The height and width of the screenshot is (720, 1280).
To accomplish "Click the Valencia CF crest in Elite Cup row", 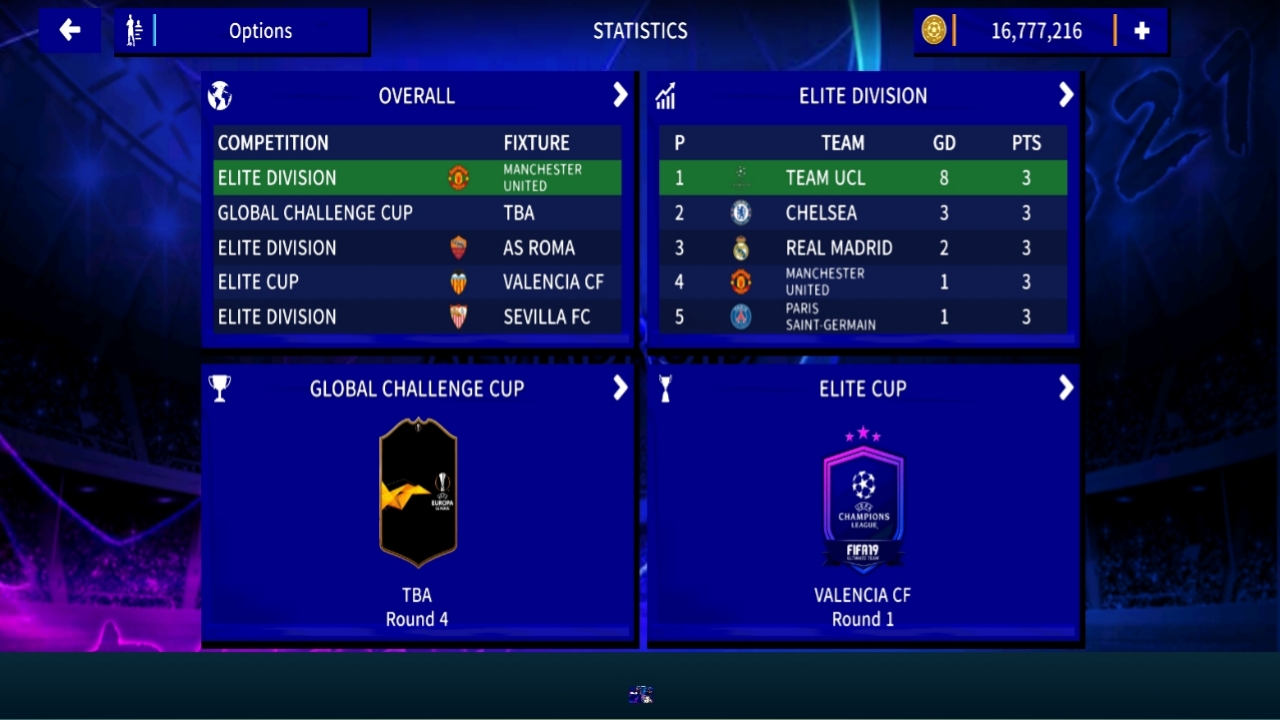I will click(x=457, y=282).
